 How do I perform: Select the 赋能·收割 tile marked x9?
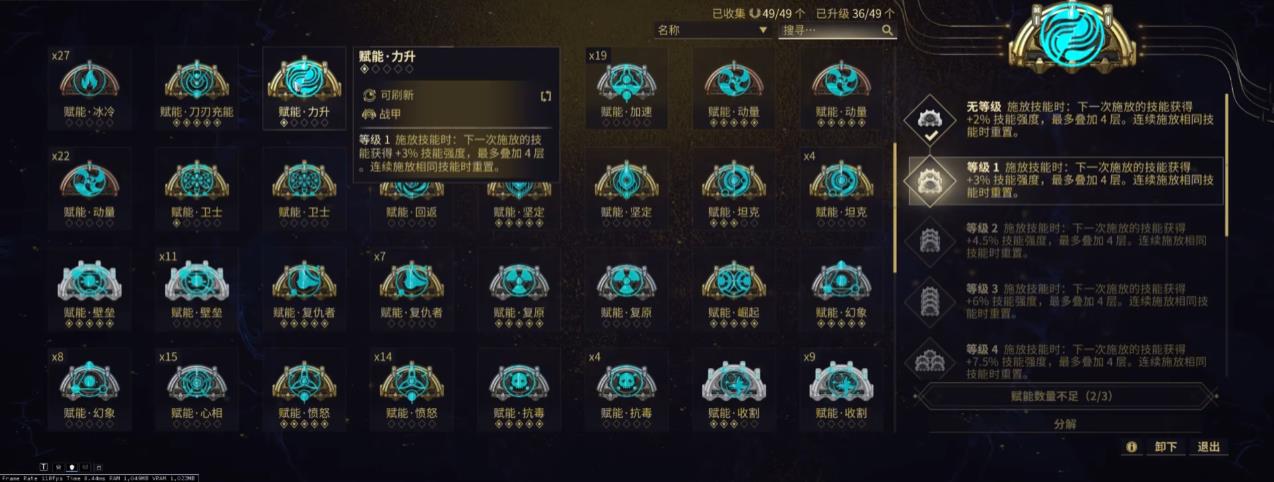pyautogui.click(x=841, y=388)
